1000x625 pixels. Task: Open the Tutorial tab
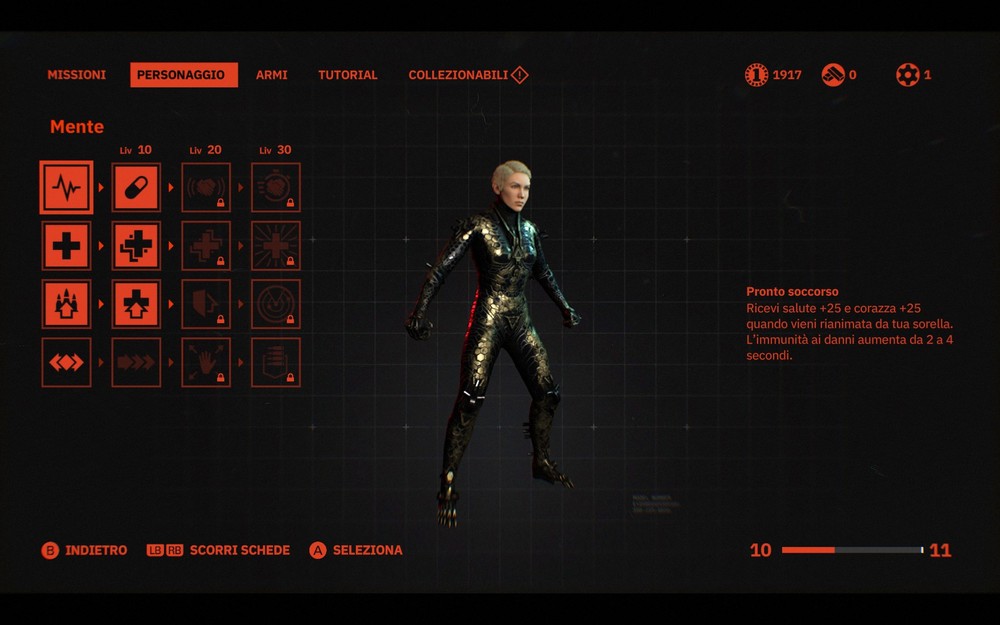348,75
